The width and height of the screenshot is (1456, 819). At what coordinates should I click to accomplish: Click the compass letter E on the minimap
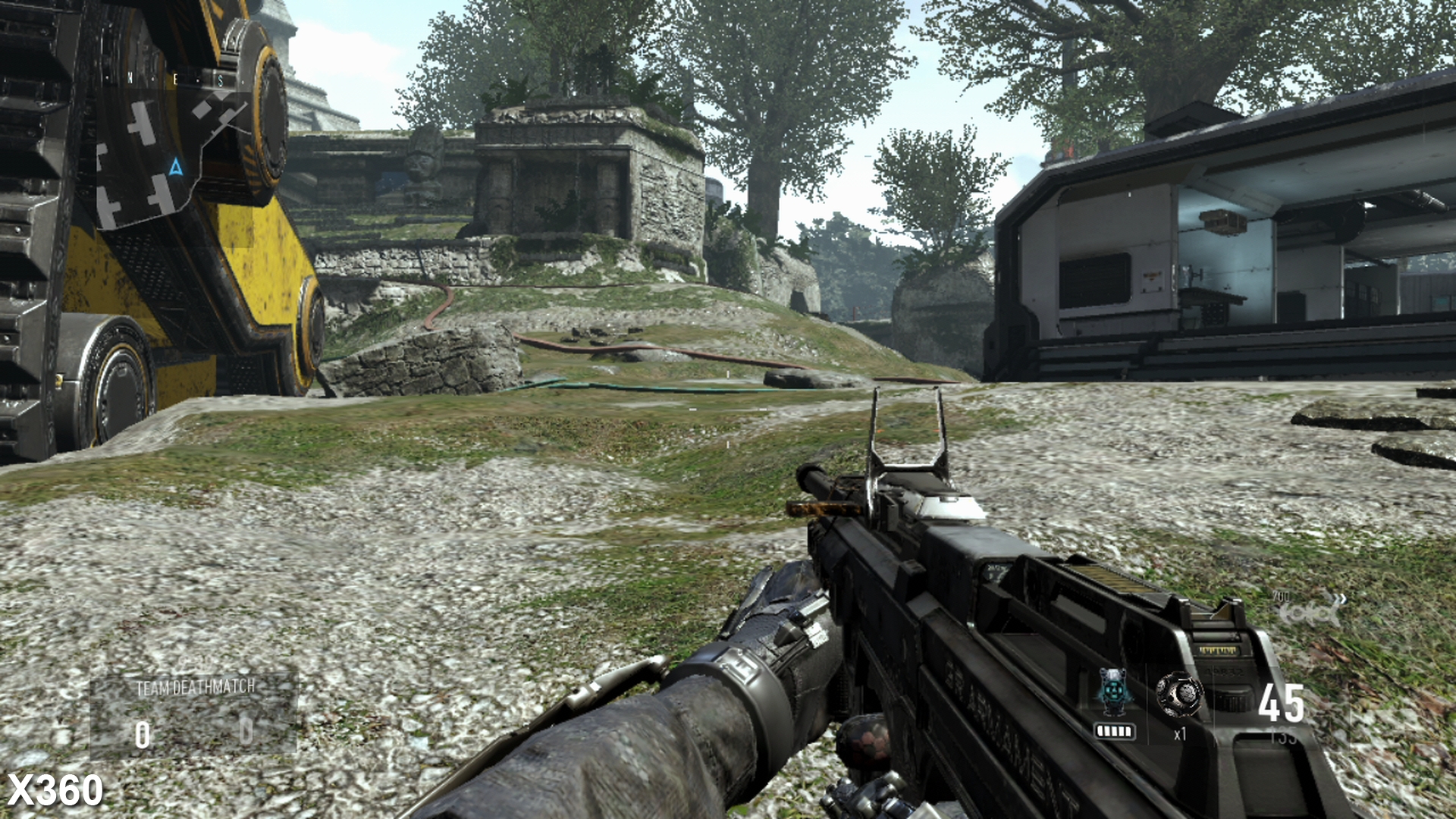click(x=175, y=79)
